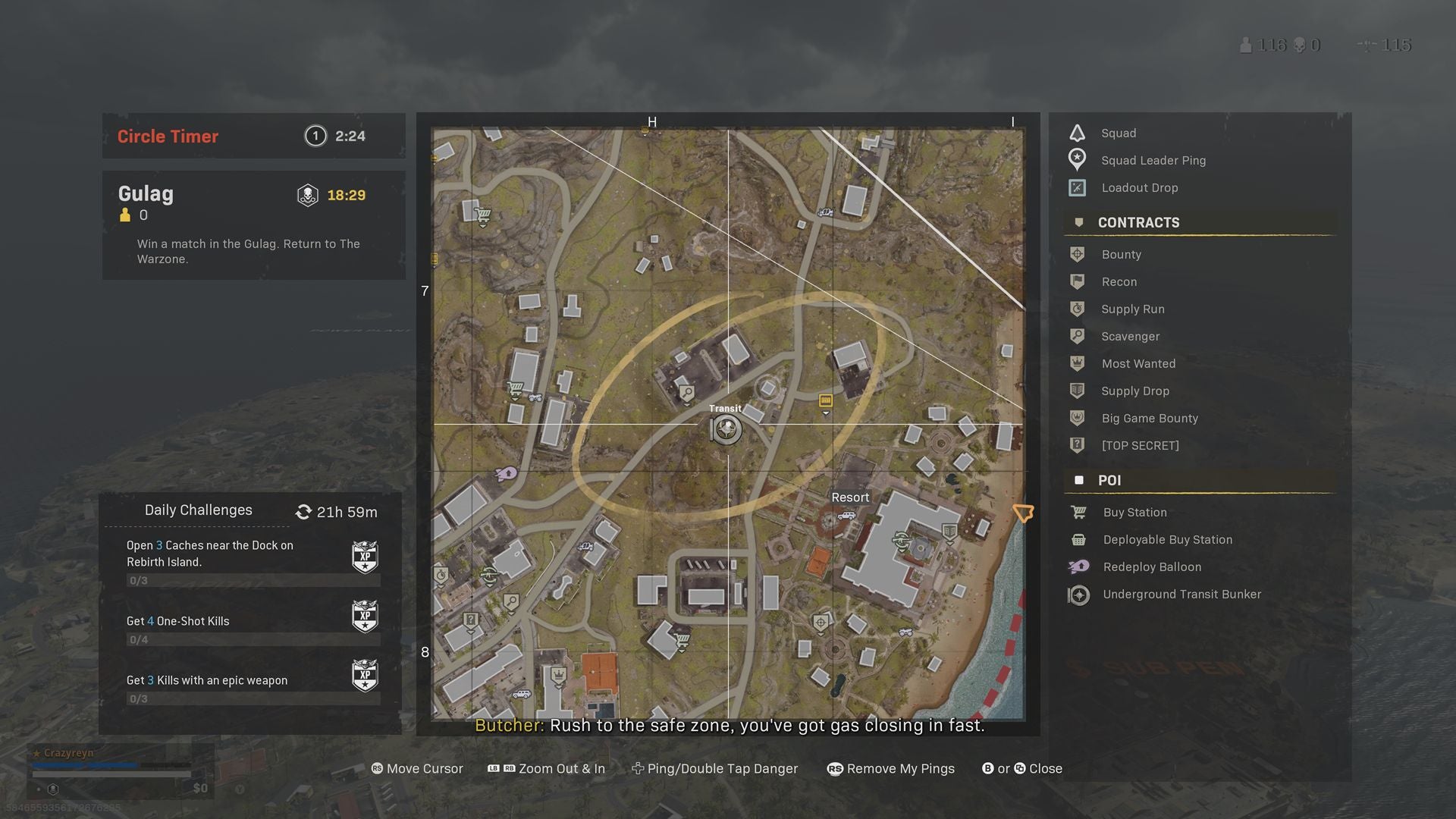Image resolution: width=1456 pixels, height=819 pixels.
Task: Click the Circle Timer indicator
Action: [253, 136]
